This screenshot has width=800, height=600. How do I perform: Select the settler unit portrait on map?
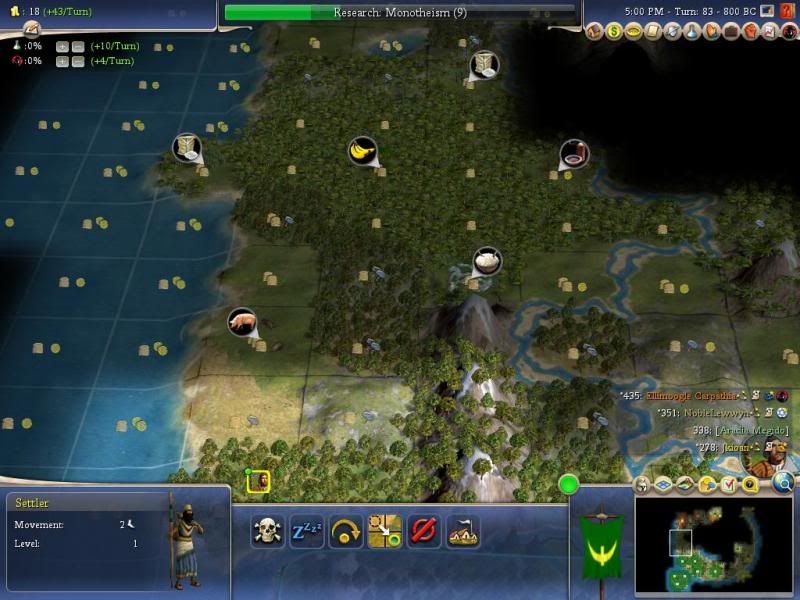tap(259, 482)
